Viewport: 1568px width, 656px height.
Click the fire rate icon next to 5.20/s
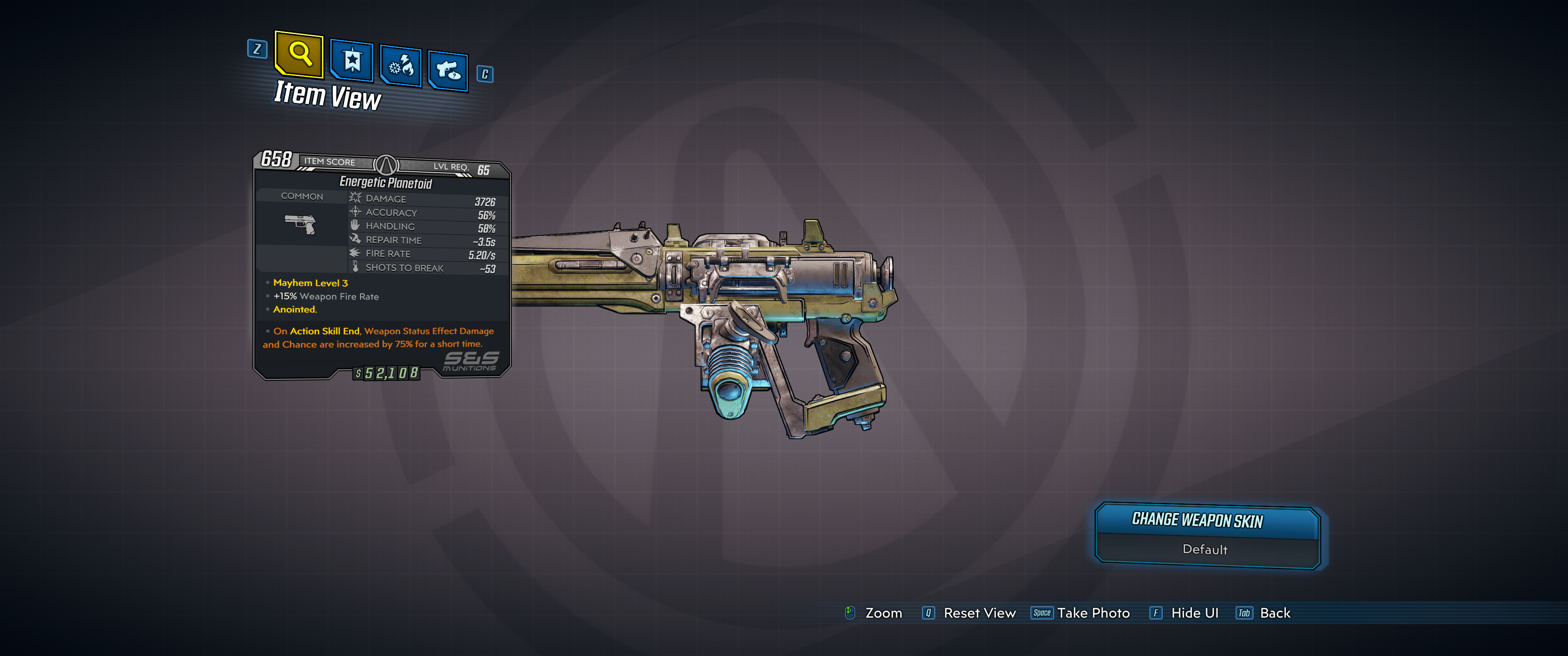355,253
